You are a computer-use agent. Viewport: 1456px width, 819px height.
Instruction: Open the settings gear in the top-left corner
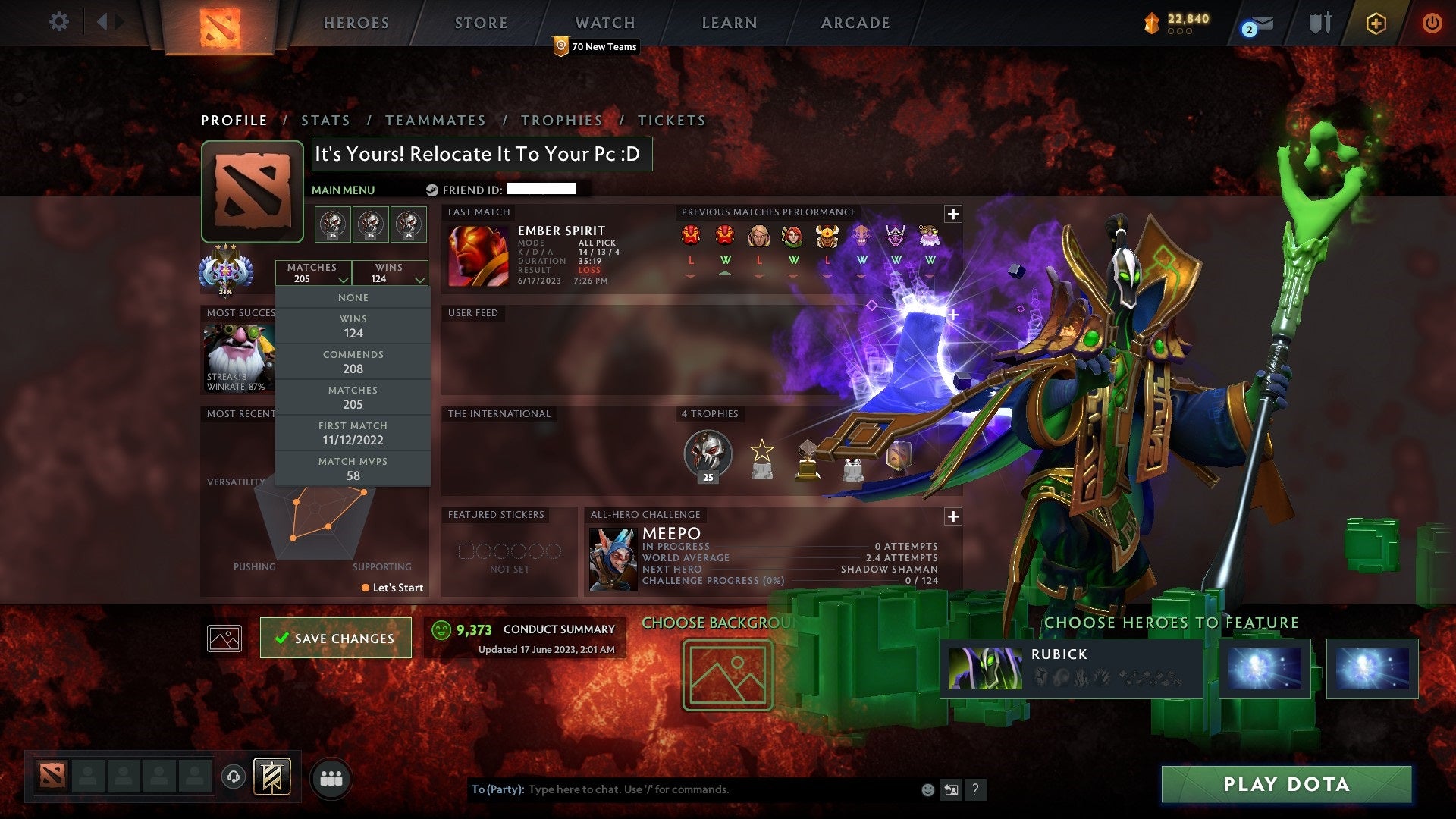pyautogui.click(x=59, y=22)
